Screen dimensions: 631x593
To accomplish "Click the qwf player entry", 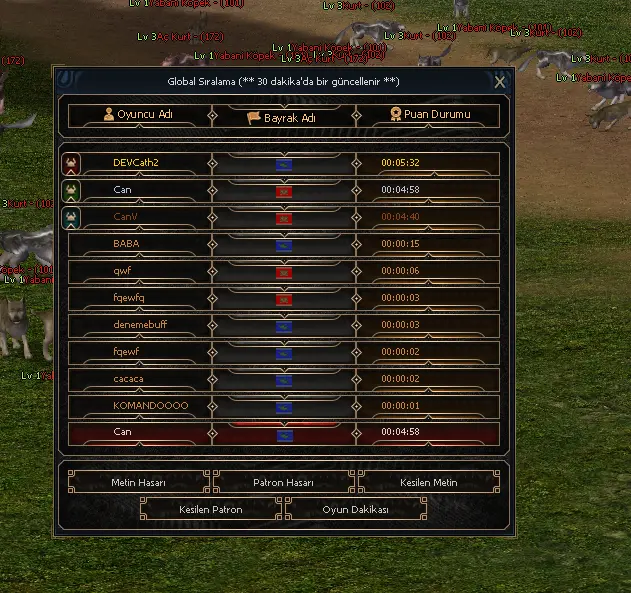I will 123,271.
